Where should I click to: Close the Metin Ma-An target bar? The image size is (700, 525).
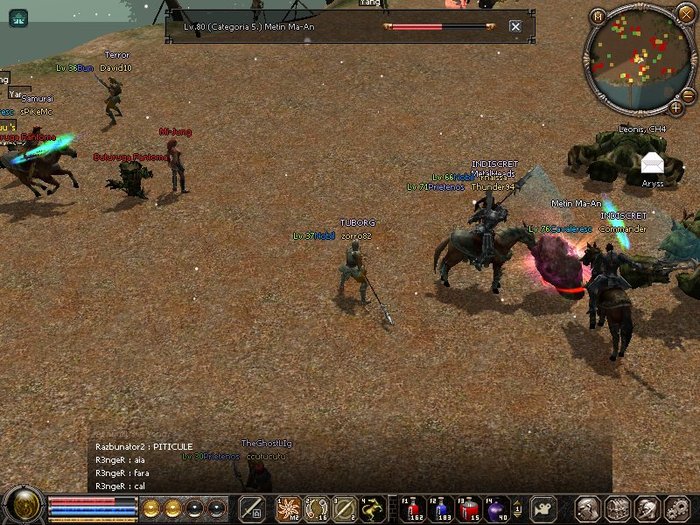coord(515,27)
